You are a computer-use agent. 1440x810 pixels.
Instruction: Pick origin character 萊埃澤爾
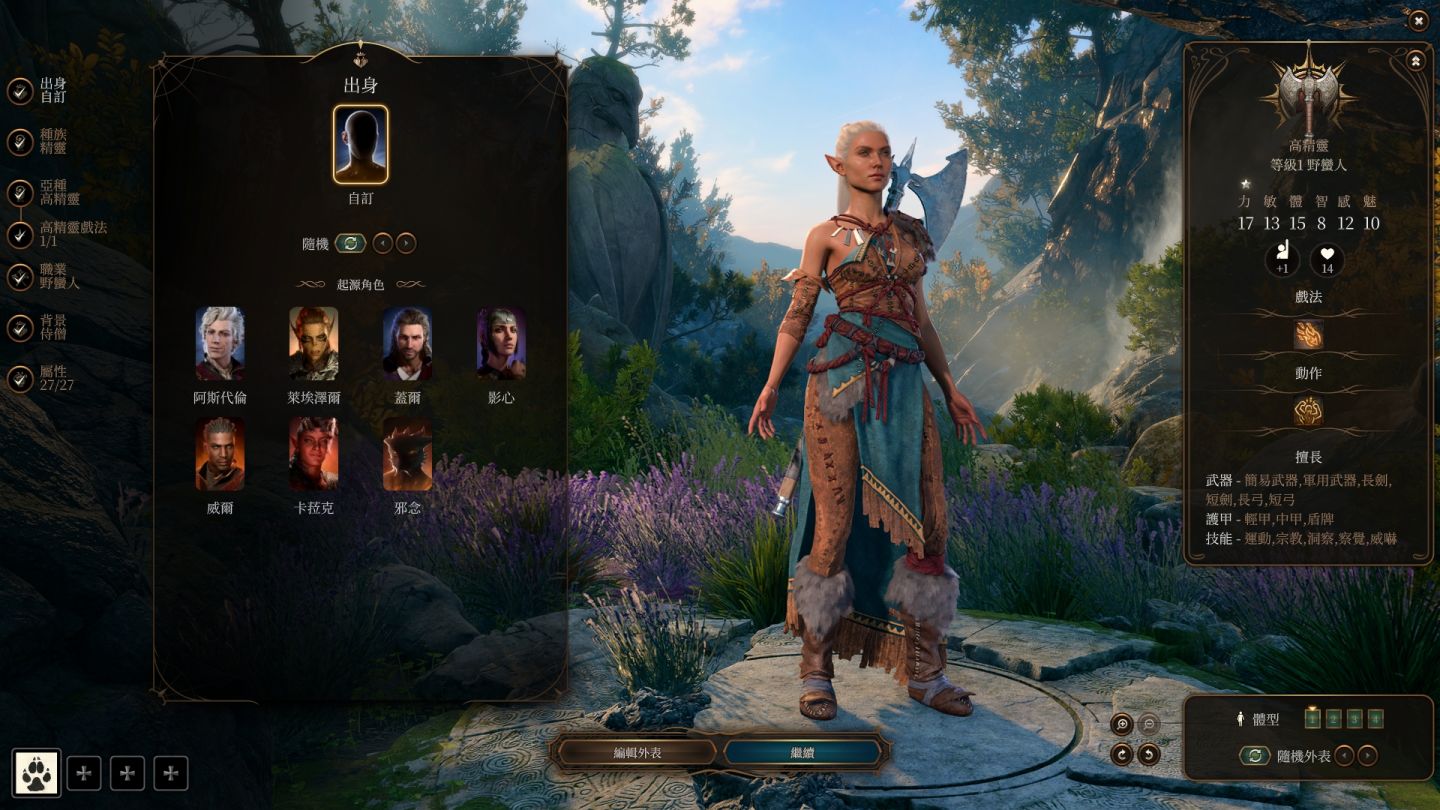click(314, 344)
